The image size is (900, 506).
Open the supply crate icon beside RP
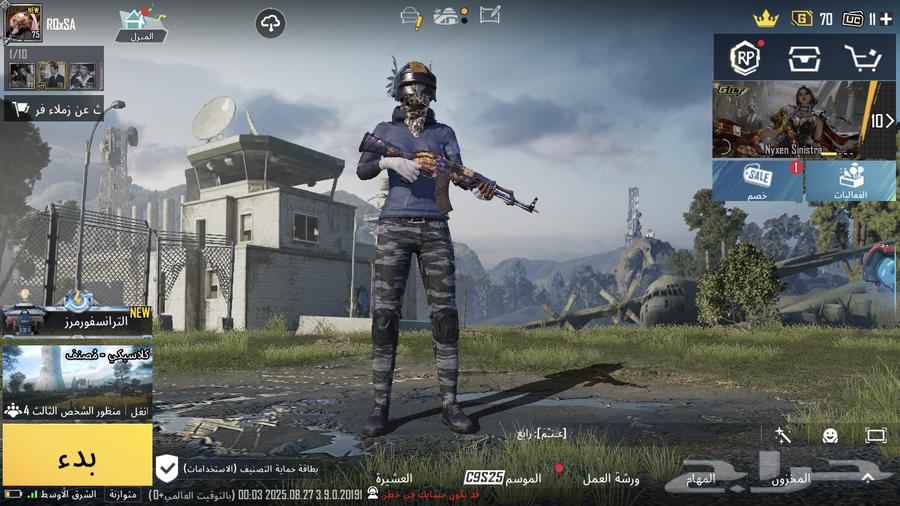(x=803, y=58)
